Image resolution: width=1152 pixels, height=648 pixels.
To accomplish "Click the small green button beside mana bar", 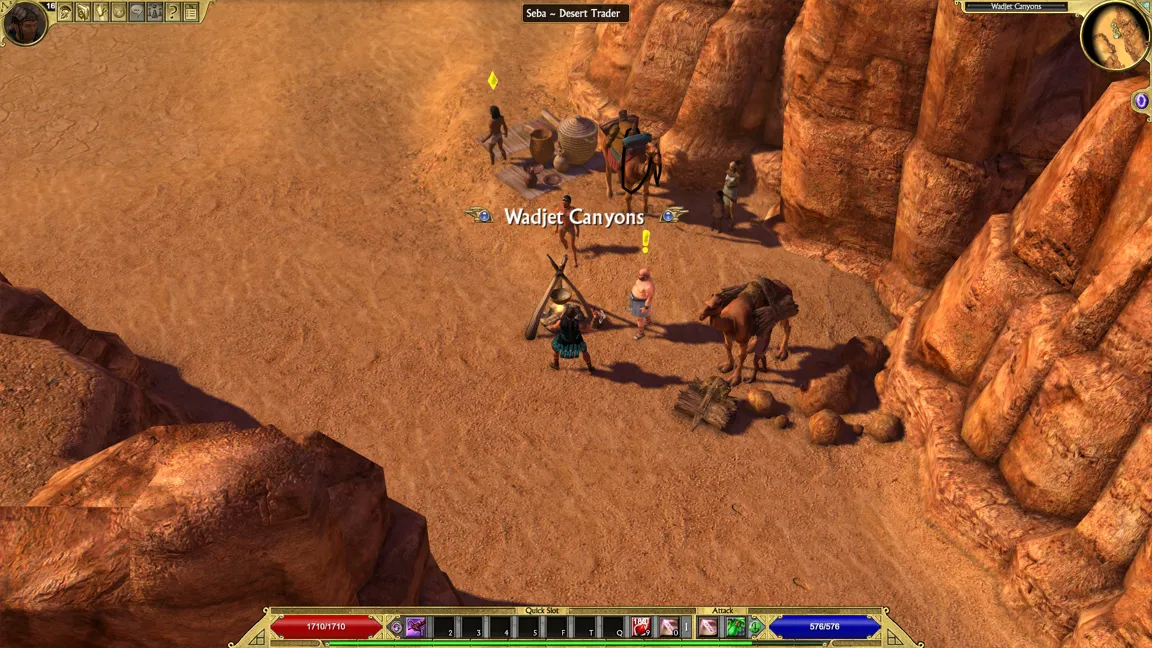I will (x=757, y=627).
